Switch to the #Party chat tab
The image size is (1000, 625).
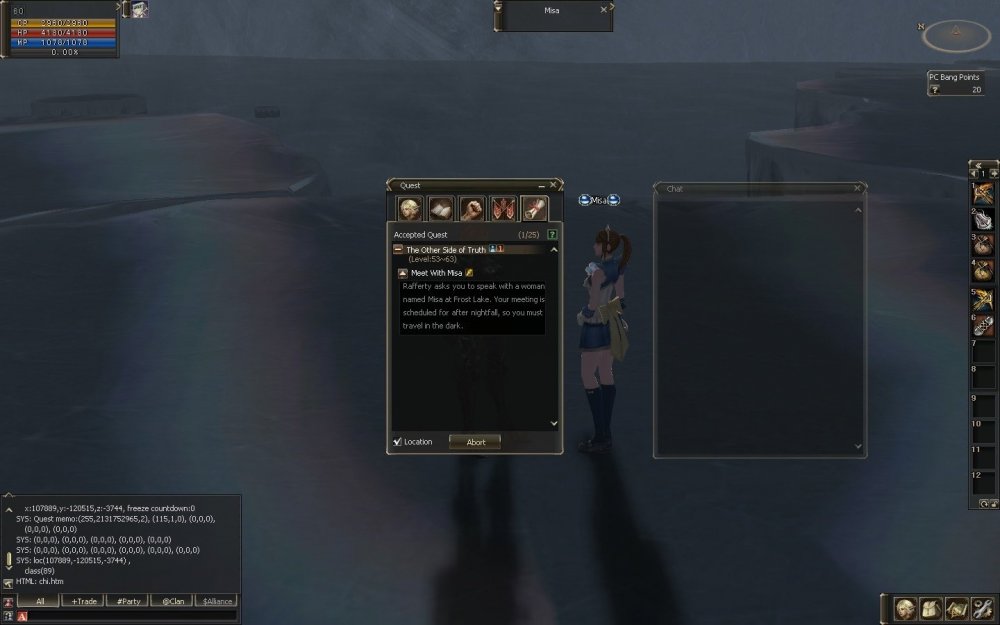[x=127, y=601]
